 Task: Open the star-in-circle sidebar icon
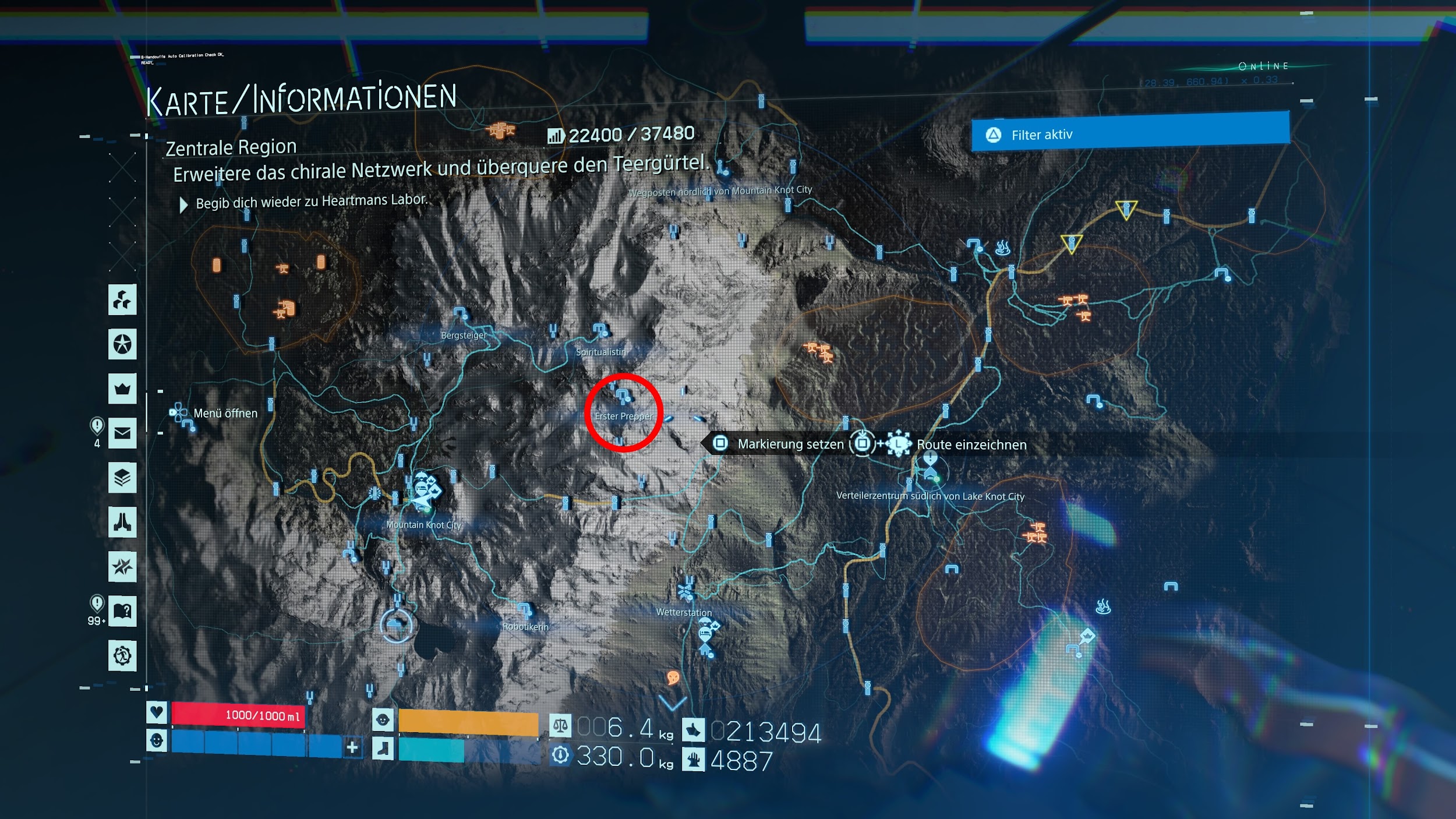point(122,344)
